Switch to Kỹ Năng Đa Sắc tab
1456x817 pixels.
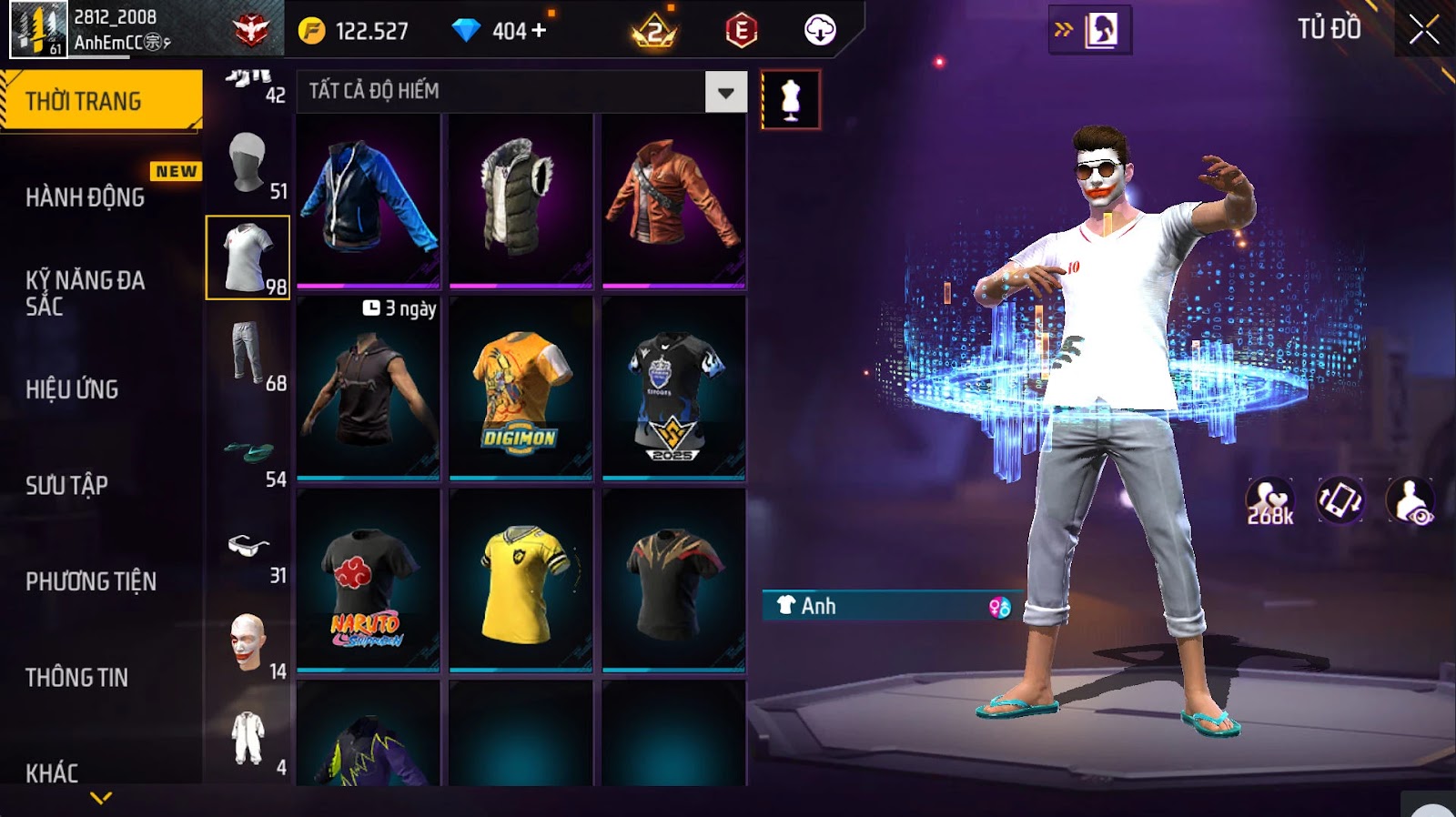coord(86,293)
